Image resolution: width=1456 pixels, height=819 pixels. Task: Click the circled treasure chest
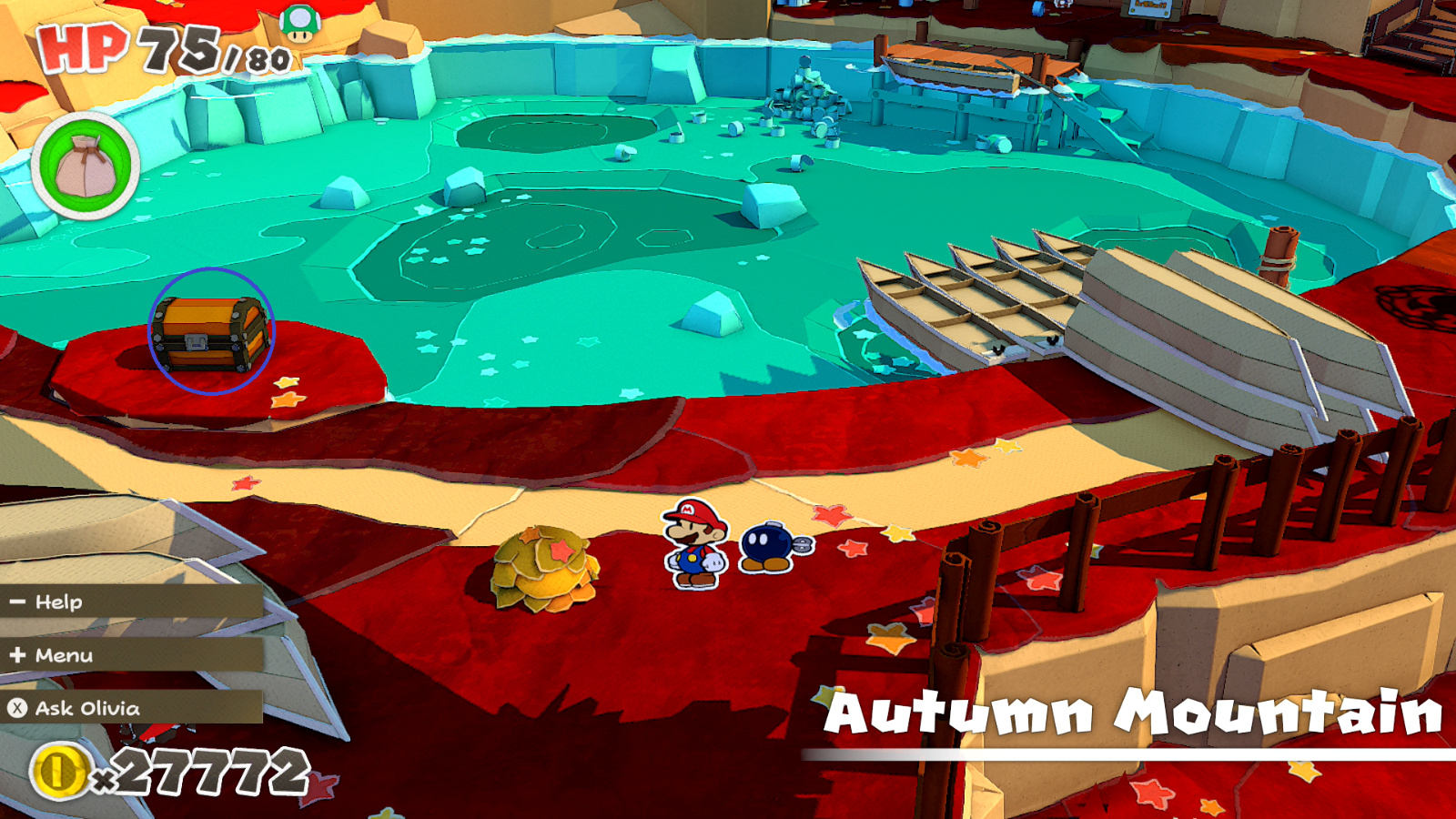click(x=209, y=332)
